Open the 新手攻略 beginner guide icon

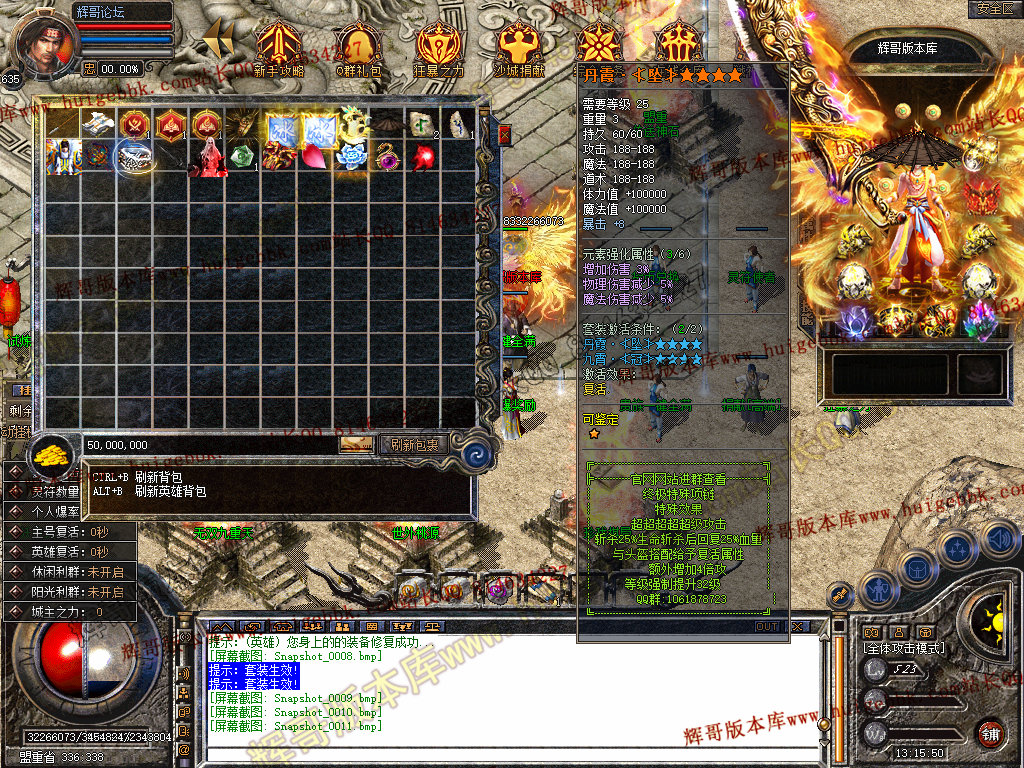point(279,48)
